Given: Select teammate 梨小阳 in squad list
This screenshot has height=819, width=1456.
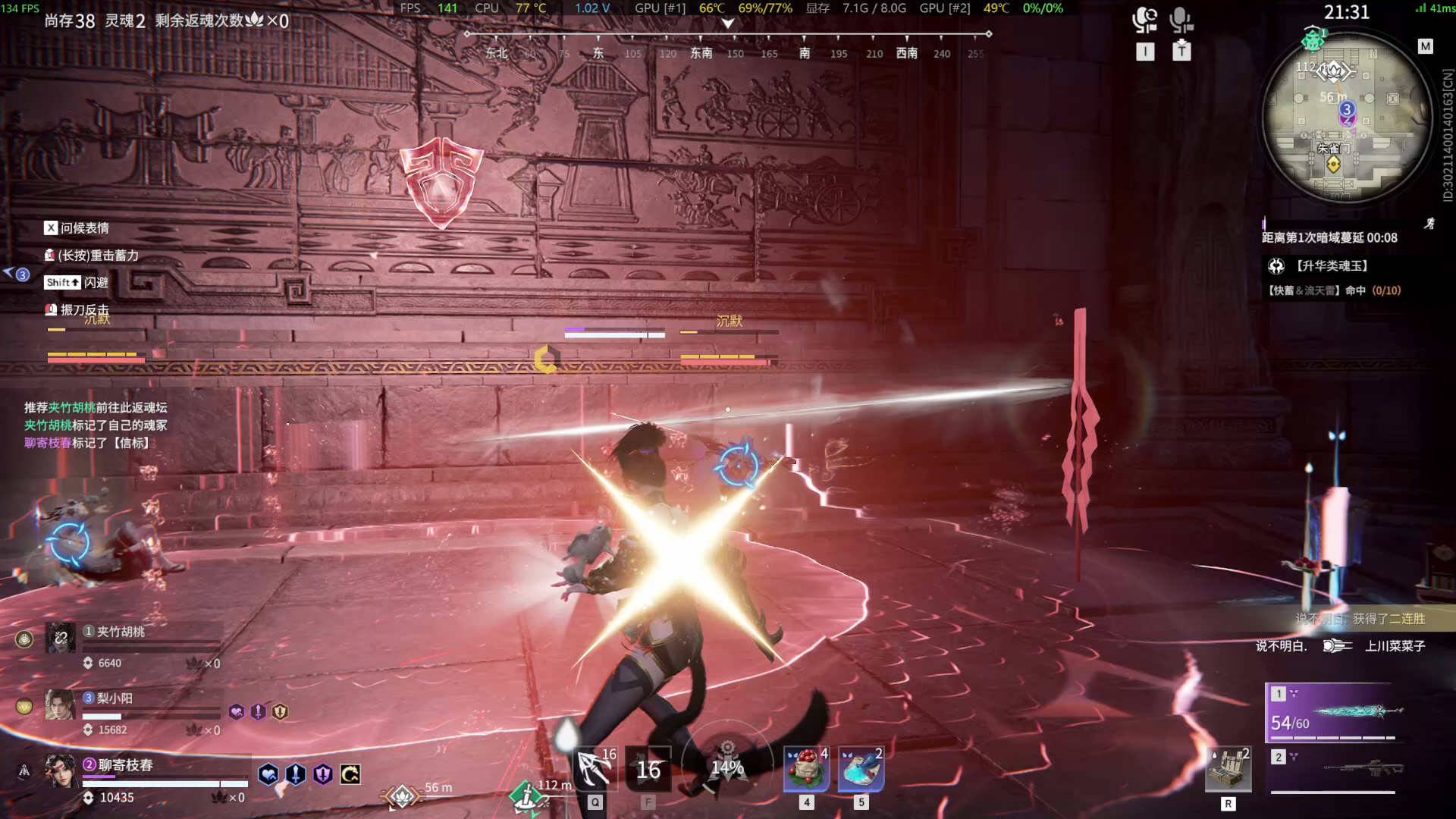Looking at the screenshot, I should point(115,698).
